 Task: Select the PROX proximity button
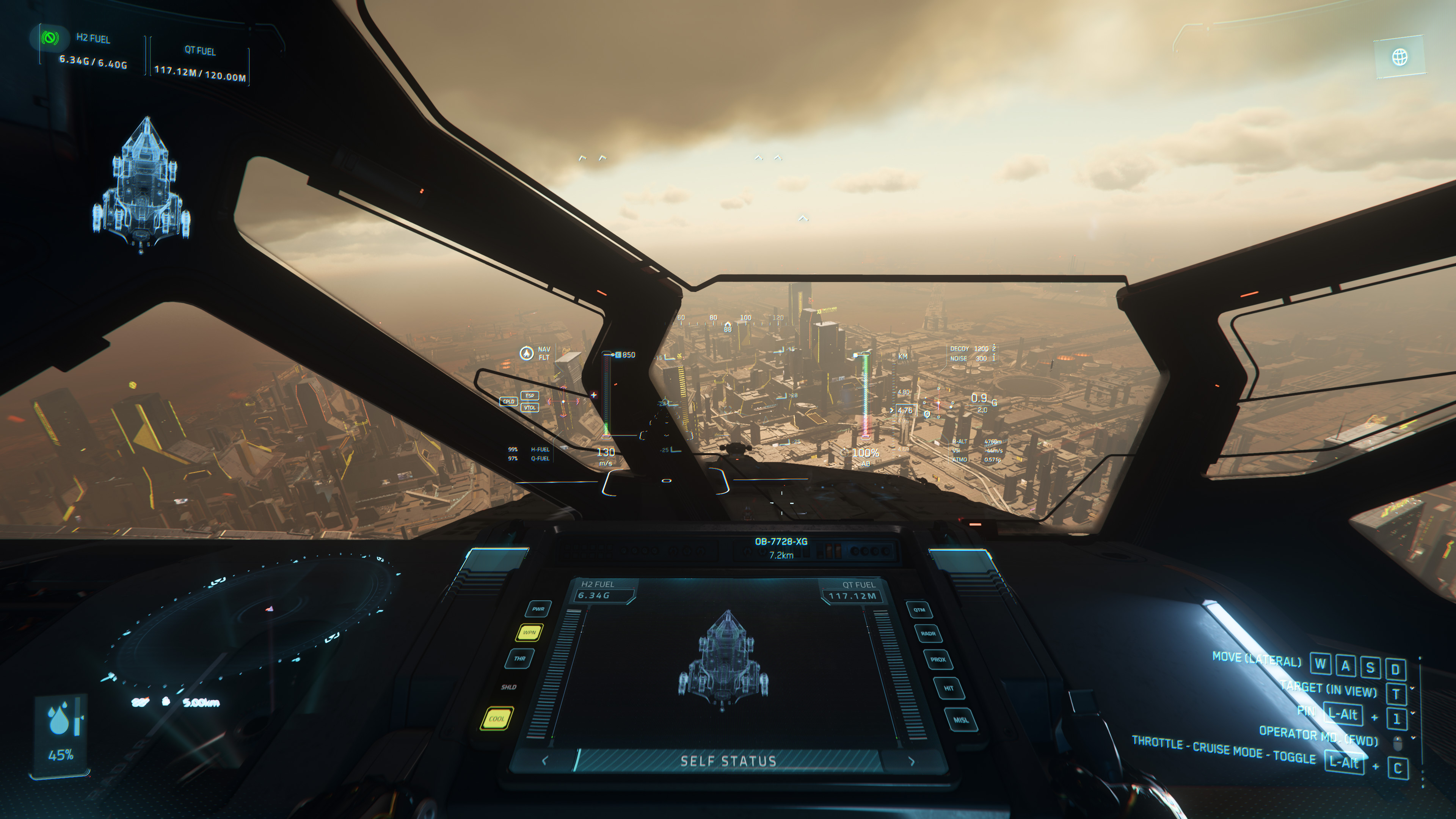[938, 660]
